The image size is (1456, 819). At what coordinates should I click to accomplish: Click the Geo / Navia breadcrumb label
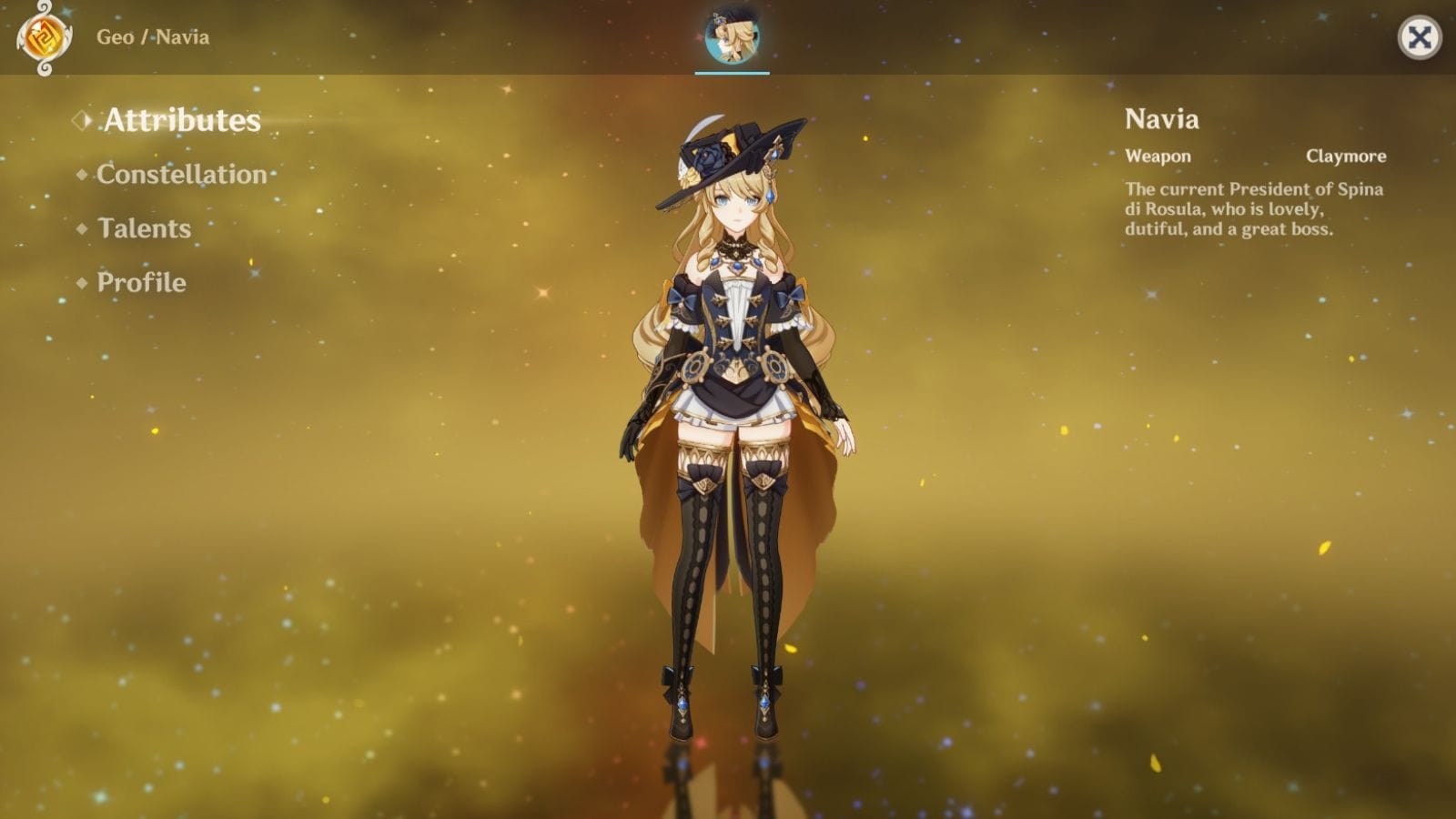pyautogui.click(x=152, y=37)
